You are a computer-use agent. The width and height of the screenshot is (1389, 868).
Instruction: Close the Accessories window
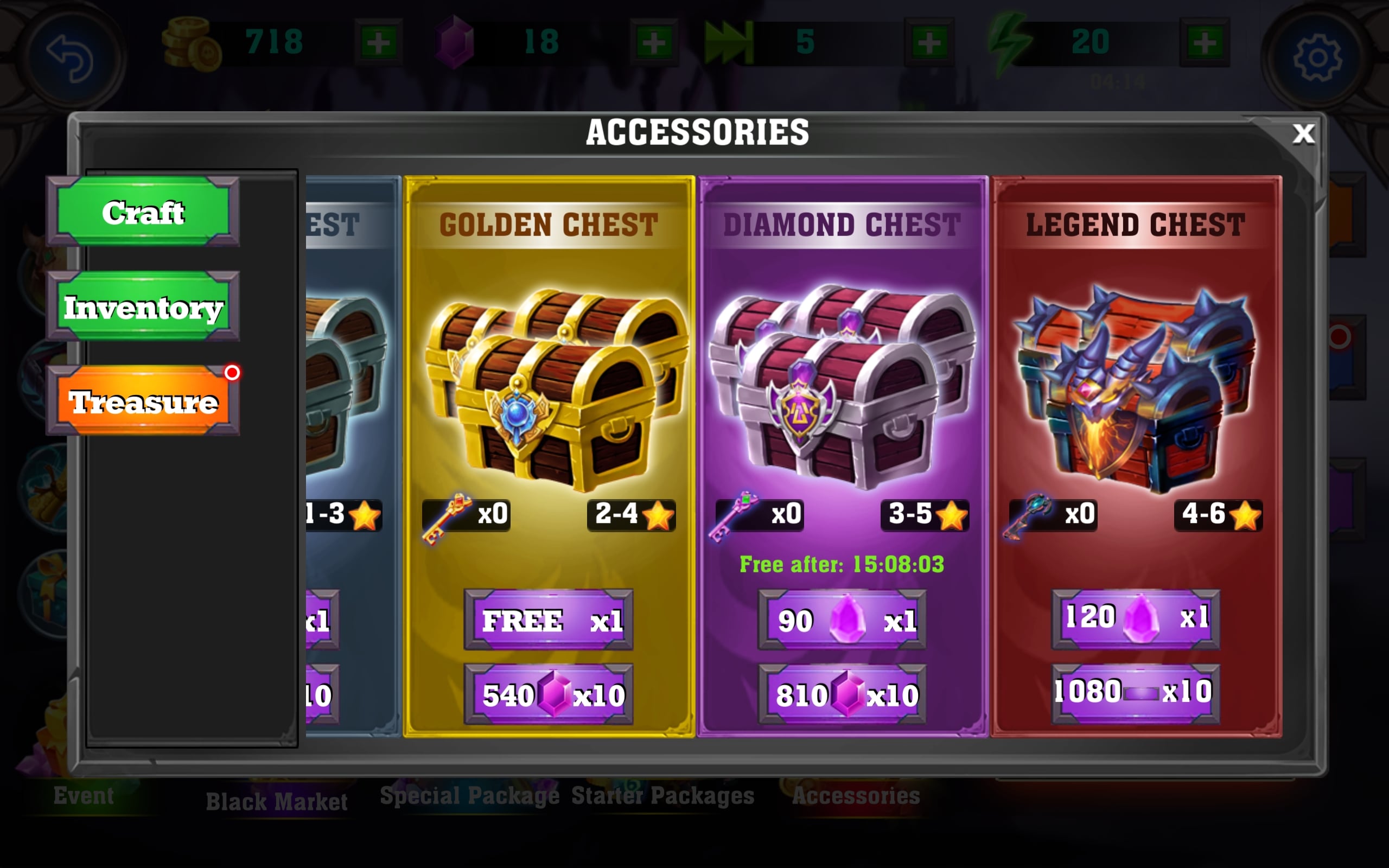[x=1303, y=135]
